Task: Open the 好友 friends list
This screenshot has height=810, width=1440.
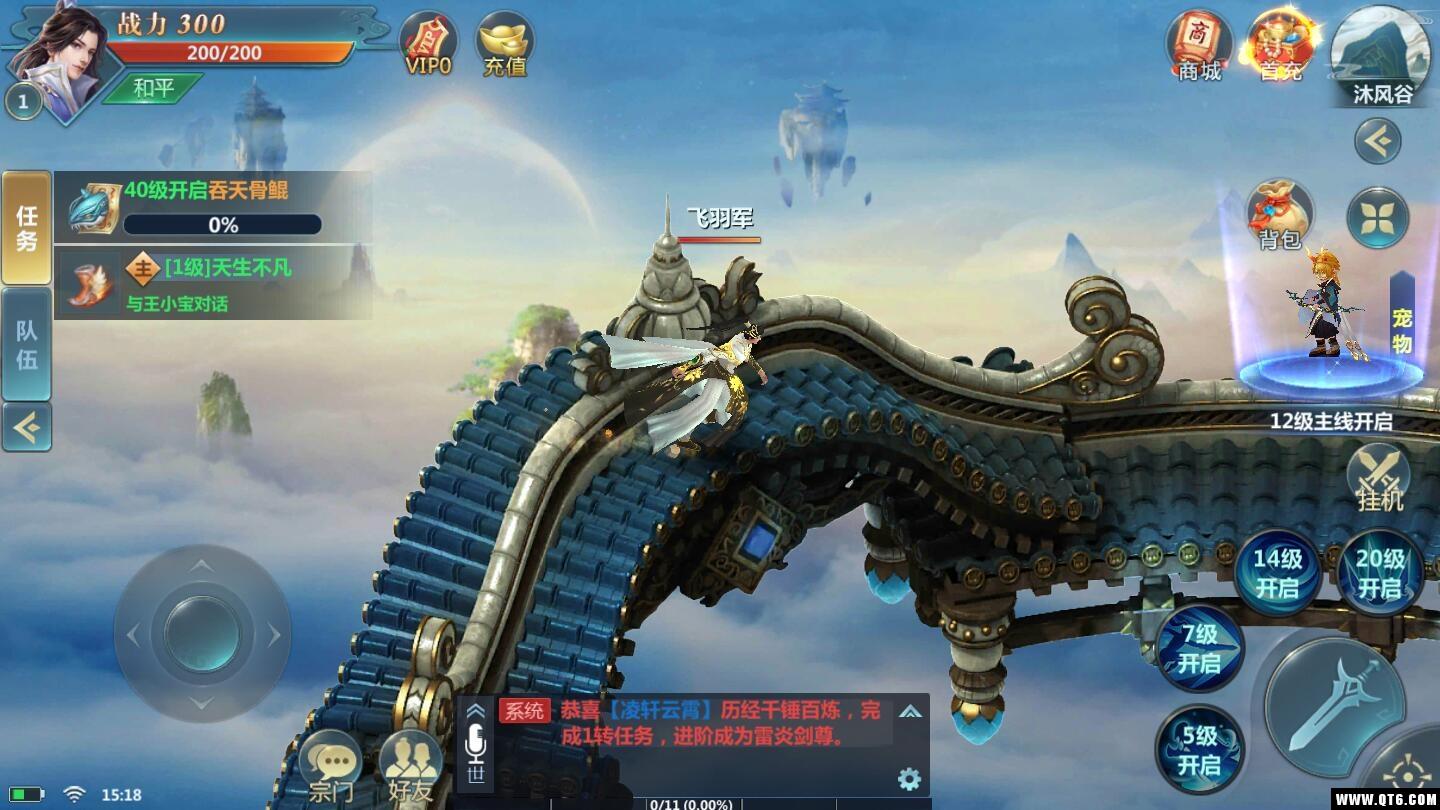Action: (411, 770)
